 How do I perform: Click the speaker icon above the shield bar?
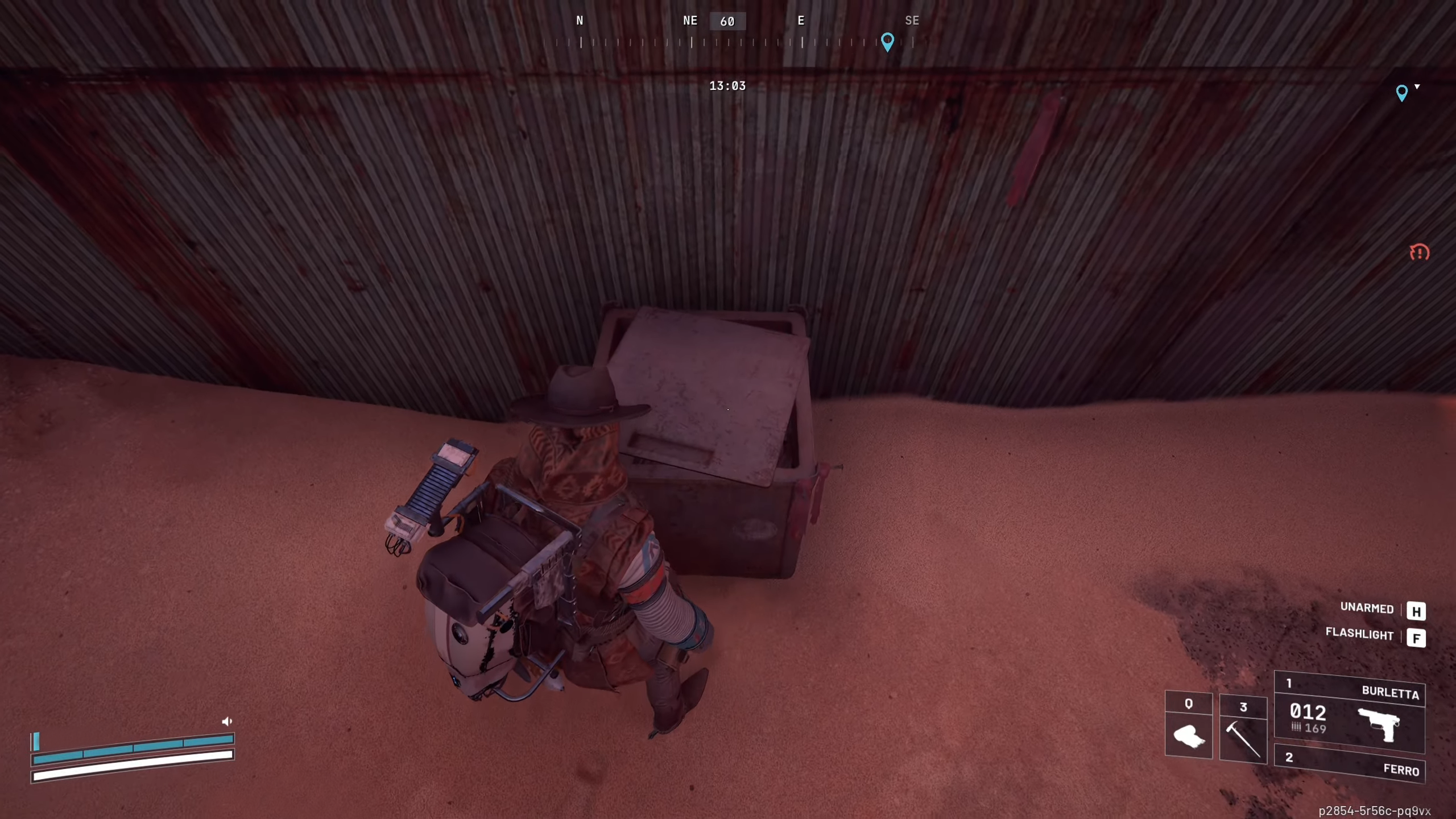227,721
